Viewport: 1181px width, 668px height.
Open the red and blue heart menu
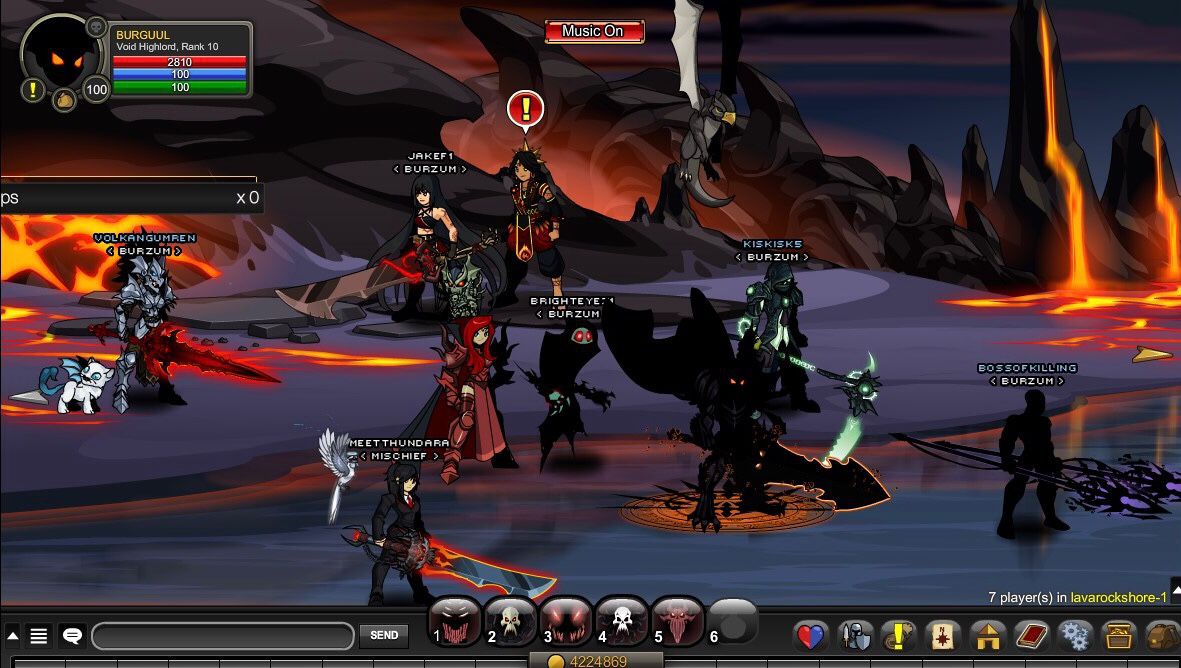[x=811, y=635]
